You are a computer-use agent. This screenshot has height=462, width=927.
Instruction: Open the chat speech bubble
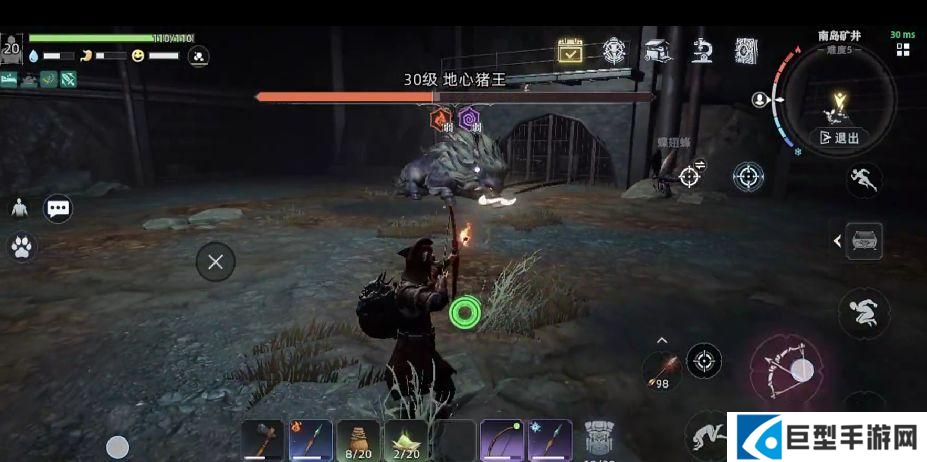pos(58,208)
